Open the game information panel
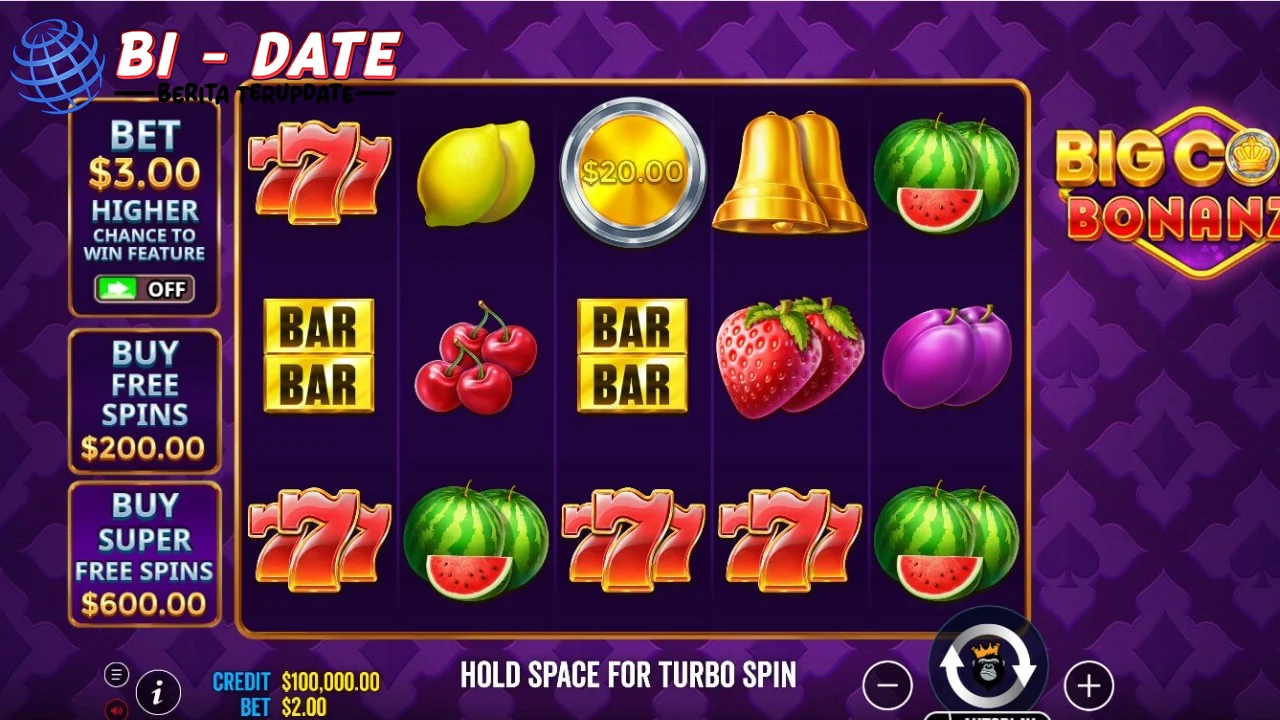1280x720 pixels. click(157, 692)
